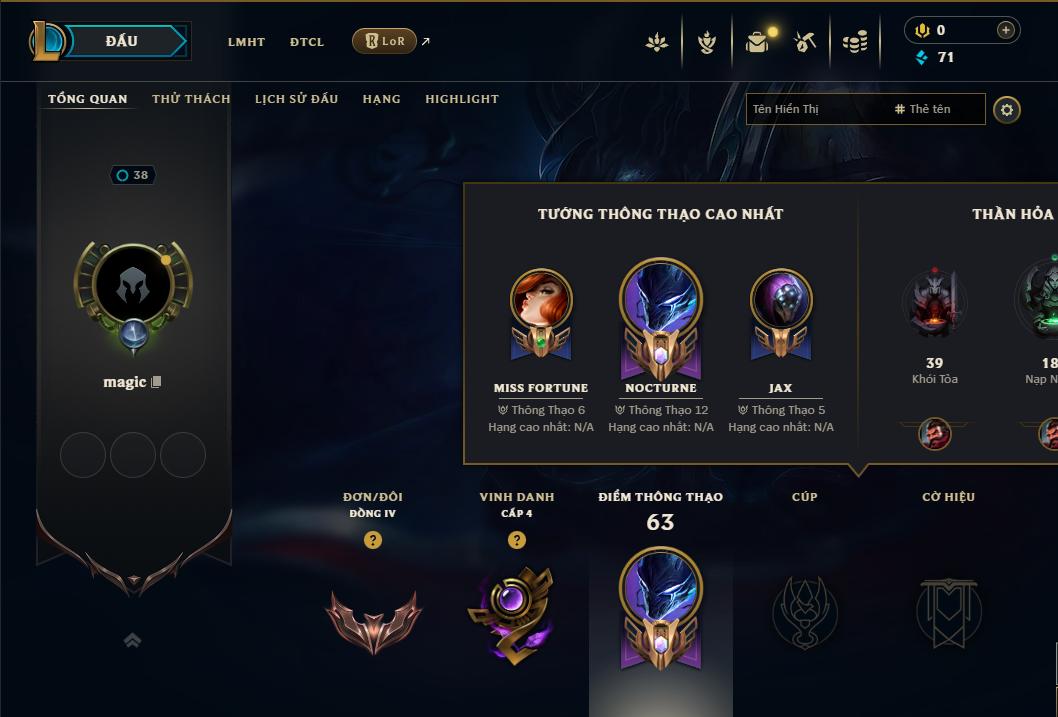1058x717 pixels.
Task: Switch to the ĐTCL game tab
Action: (307, 42)
